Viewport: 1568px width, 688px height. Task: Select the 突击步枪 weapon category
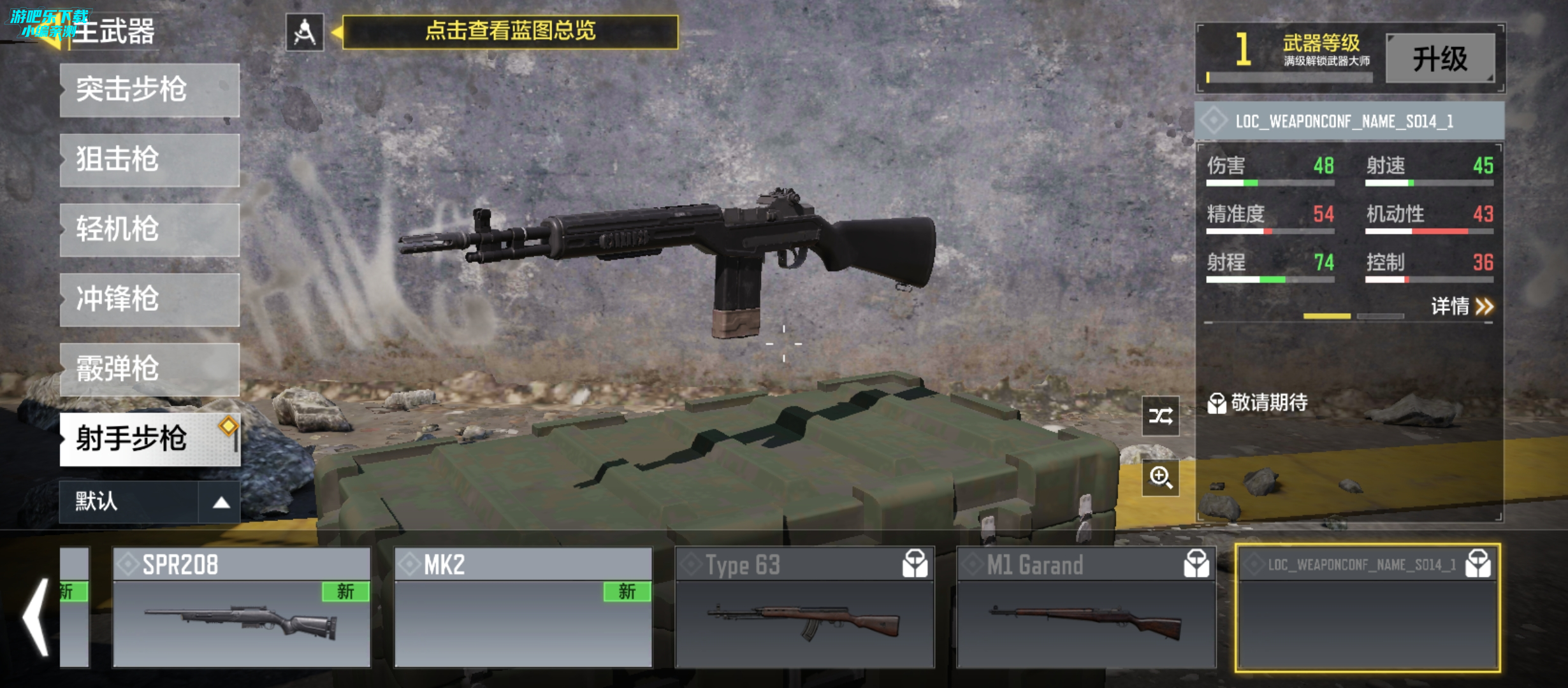(150, 90)
